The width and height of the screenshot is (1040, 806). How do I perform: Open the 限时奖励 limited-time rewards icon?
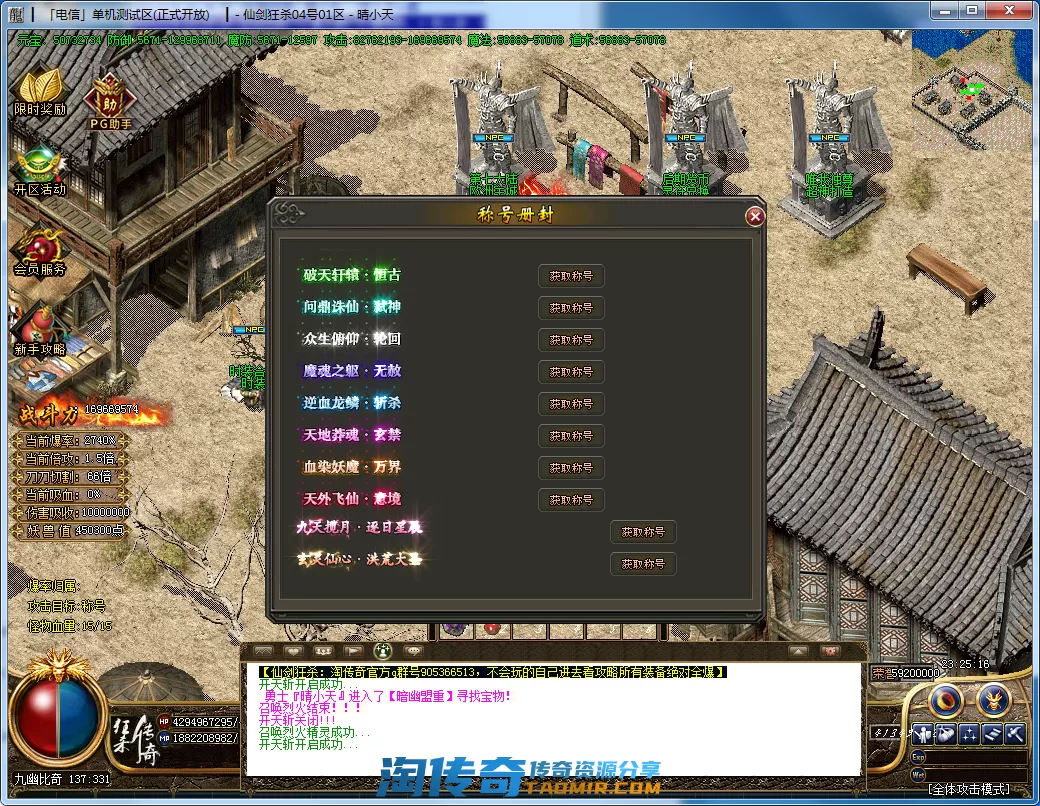tap(40, 92)
